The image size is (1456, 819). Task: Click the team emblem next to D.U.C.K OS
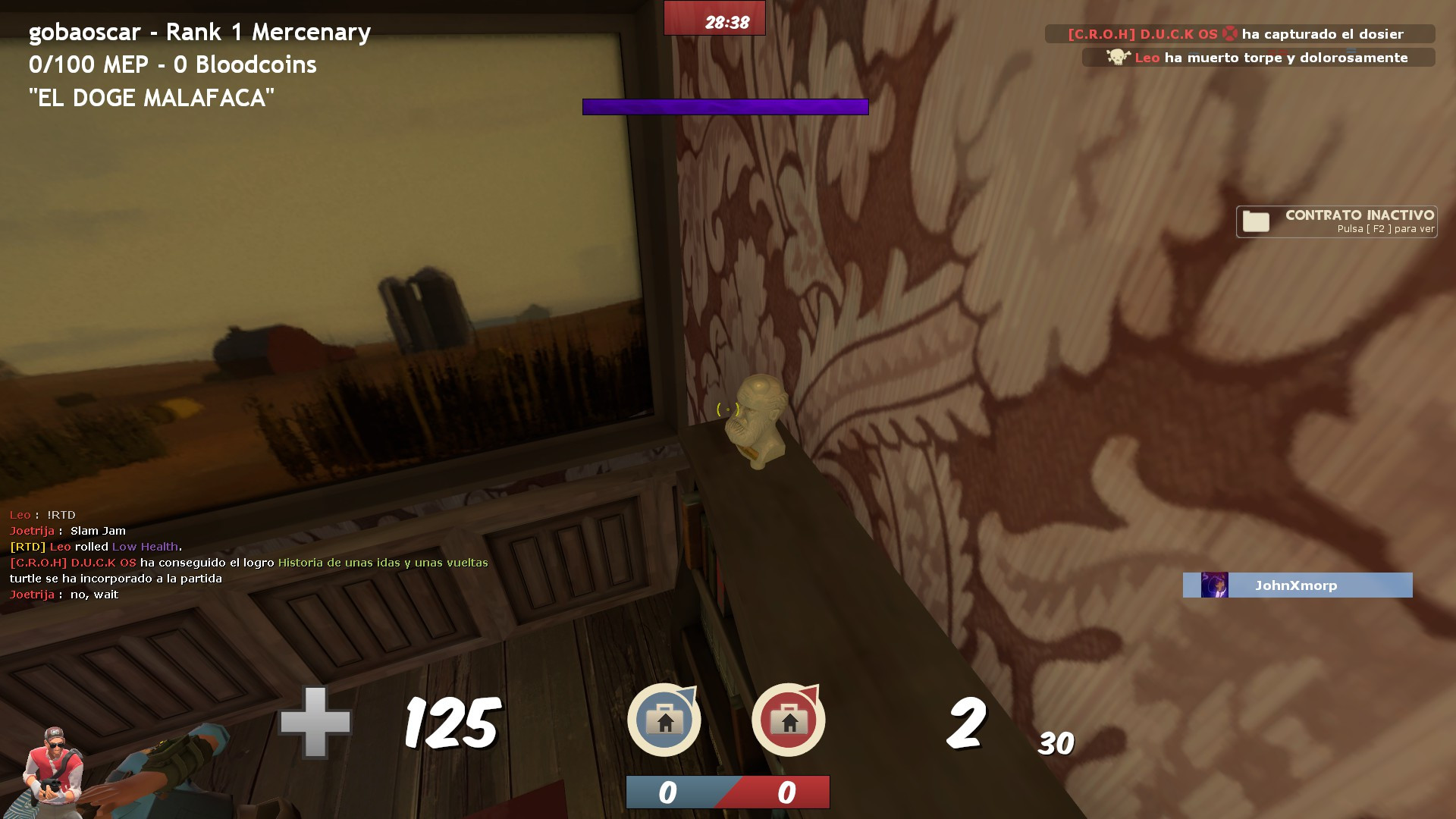point(1232,33)
